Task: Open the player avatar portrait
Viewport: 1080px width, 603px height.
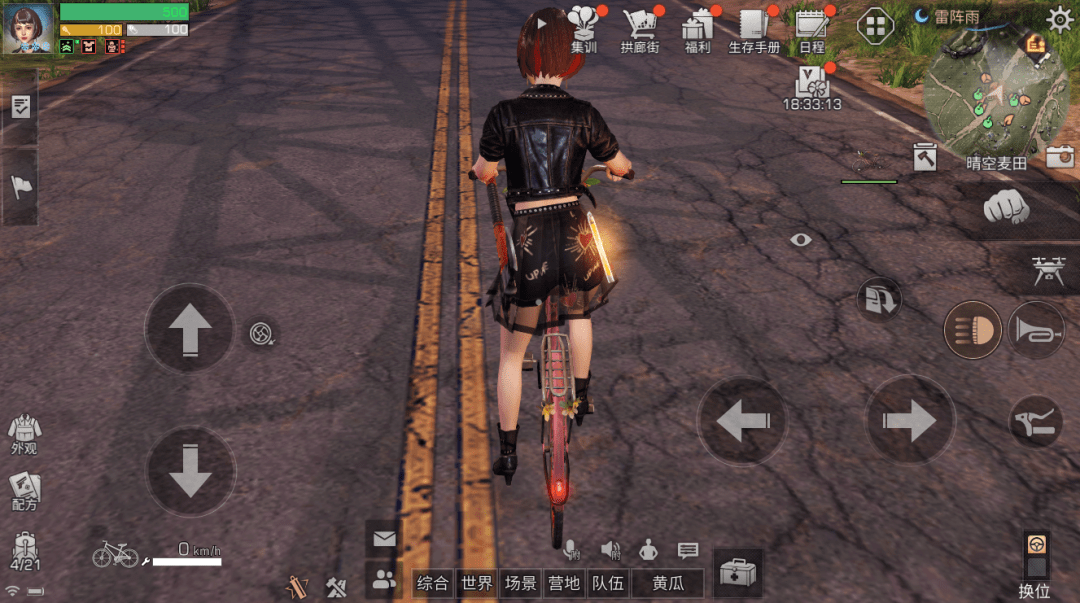Action: pos(28,28)
